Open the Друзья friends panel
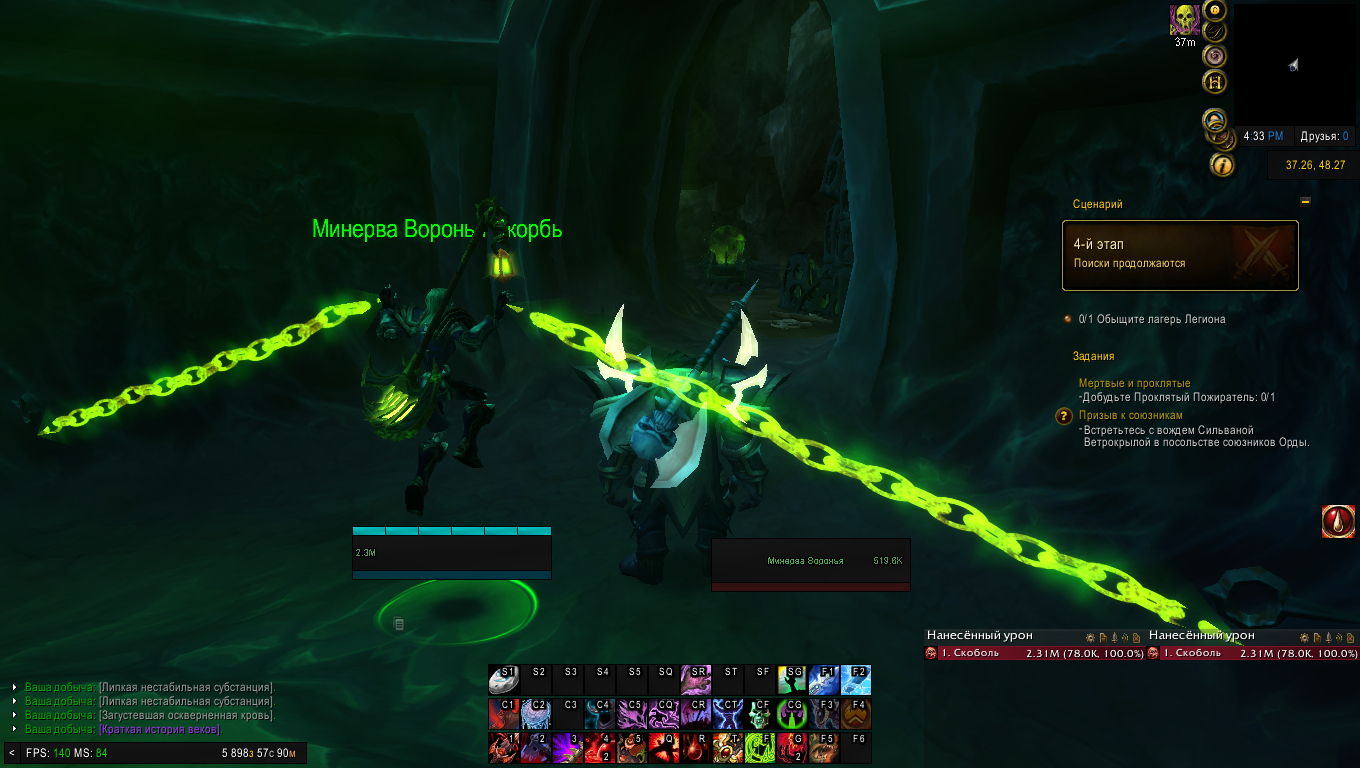The width and height of the screenshot is (1360, 768). [x=1324, y=136]
